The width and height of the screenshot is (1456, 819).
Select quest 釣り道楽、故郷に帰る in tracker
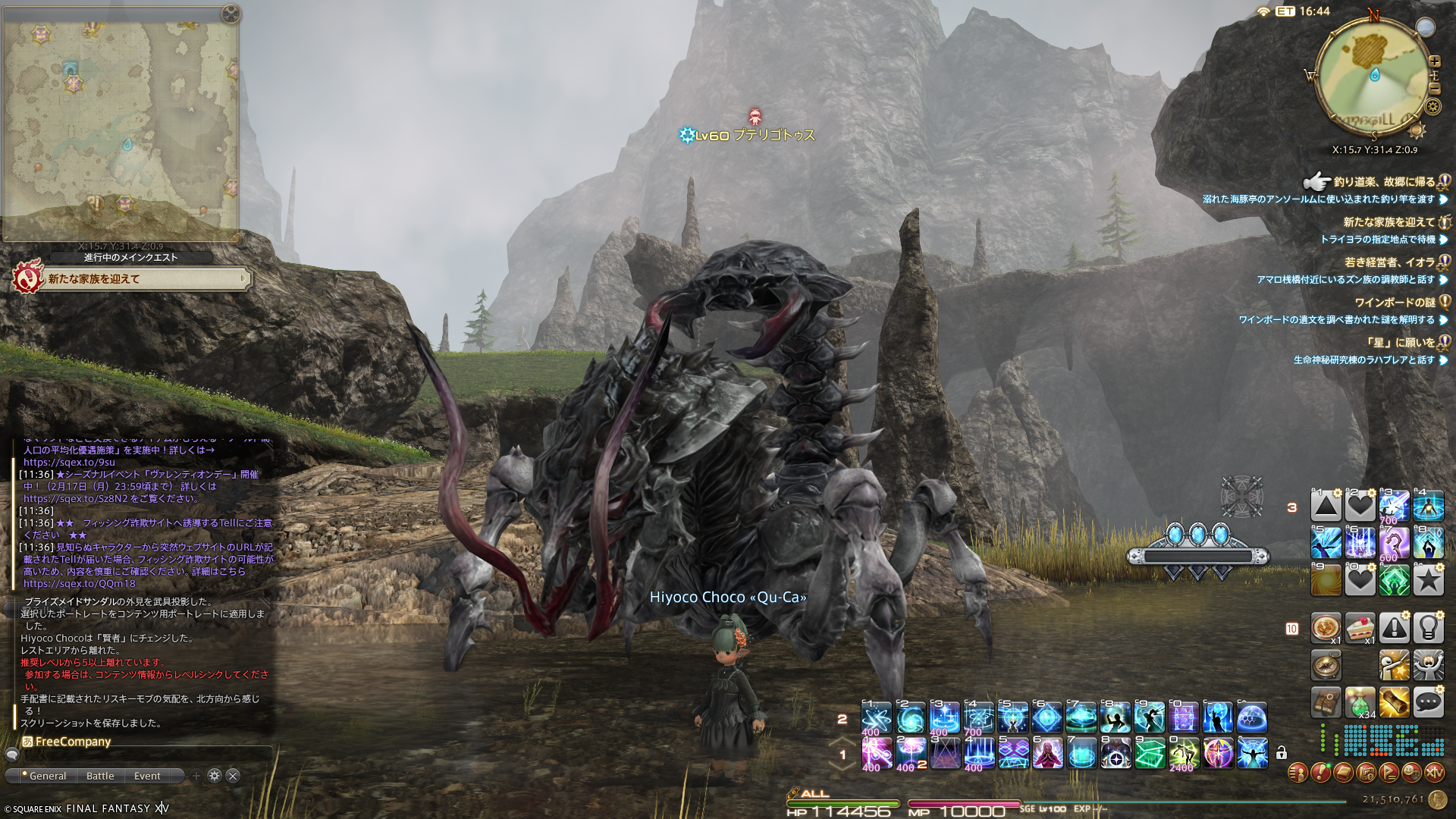point(1383,182)
